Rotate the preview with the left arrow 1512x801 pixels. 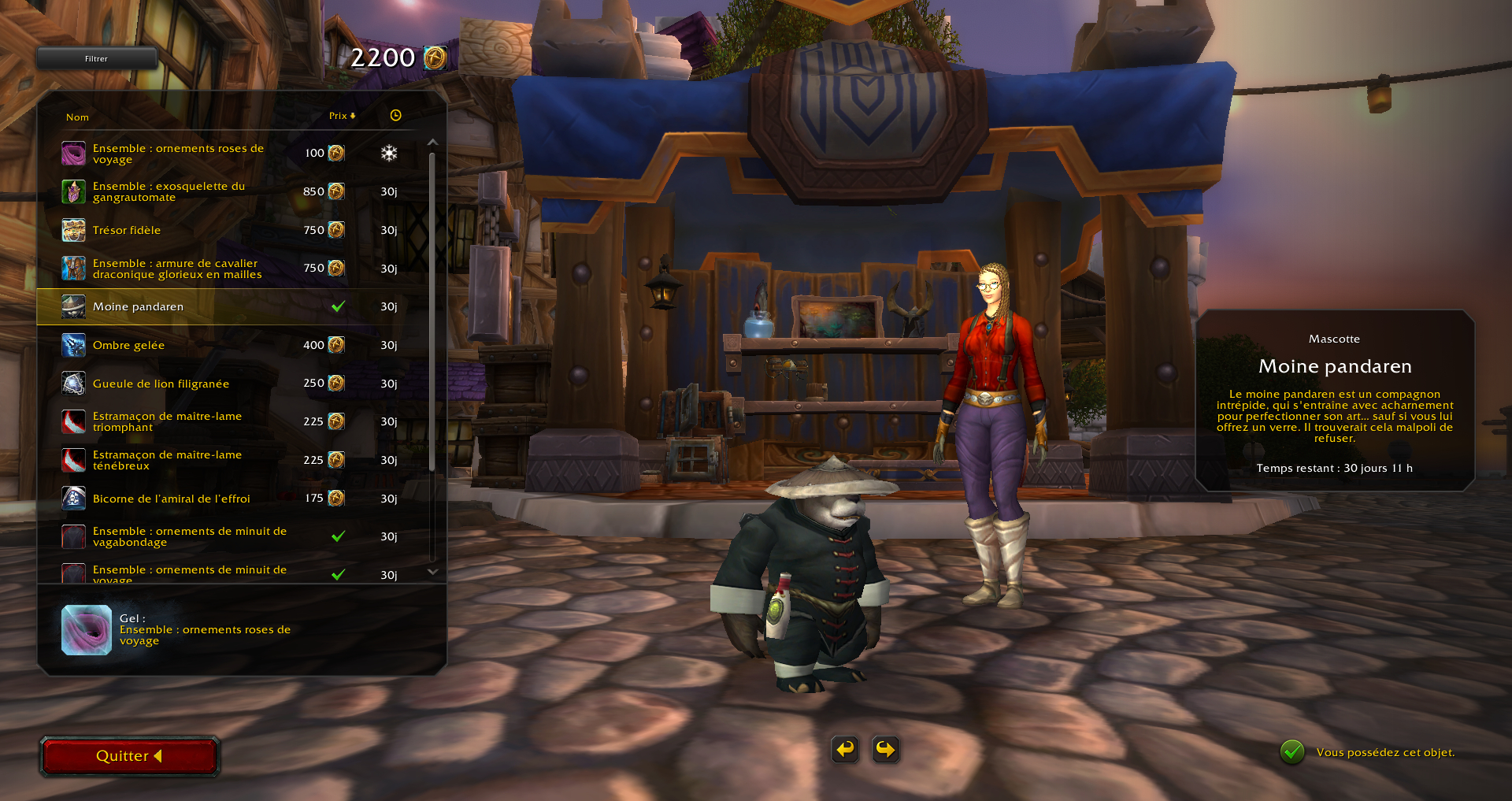[845, 749]
